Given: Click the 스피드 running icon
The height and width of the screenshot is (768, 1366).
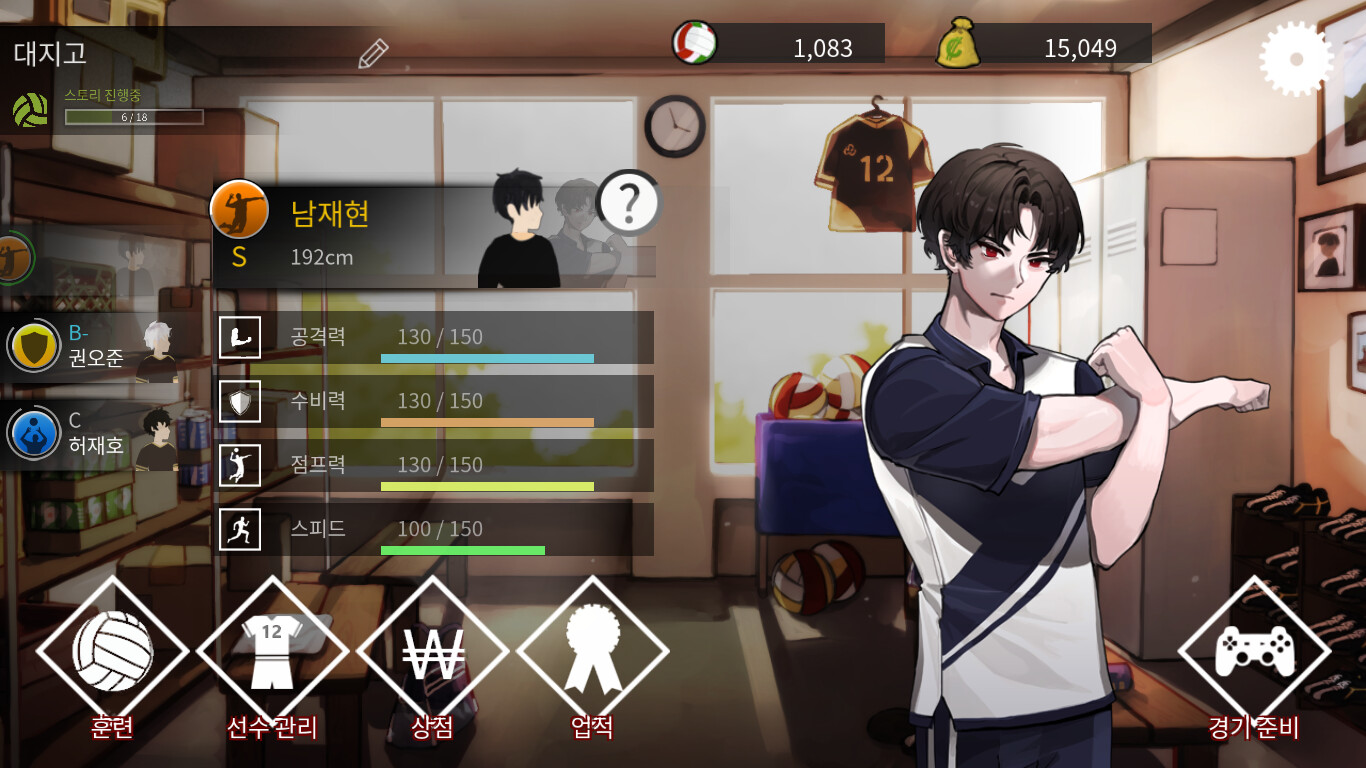Looking at the screenshot, I should [x=240, y=530].
